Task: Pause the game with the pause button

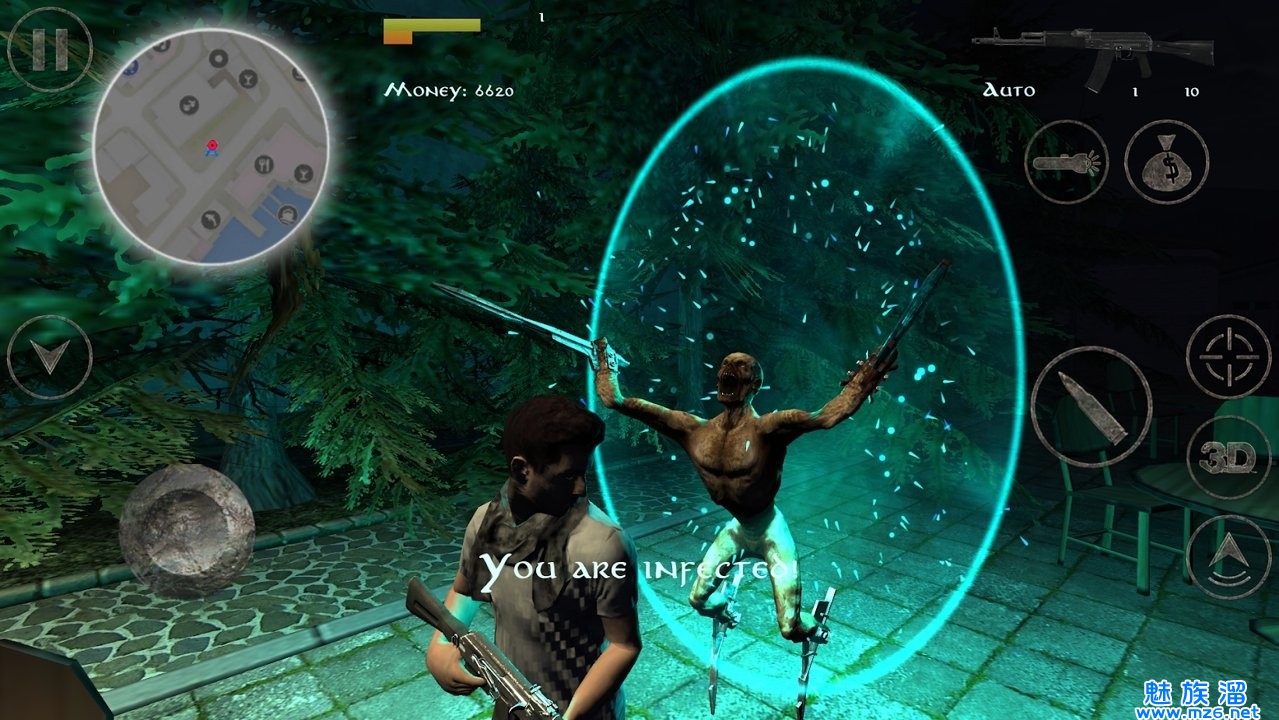Action: 48,49
